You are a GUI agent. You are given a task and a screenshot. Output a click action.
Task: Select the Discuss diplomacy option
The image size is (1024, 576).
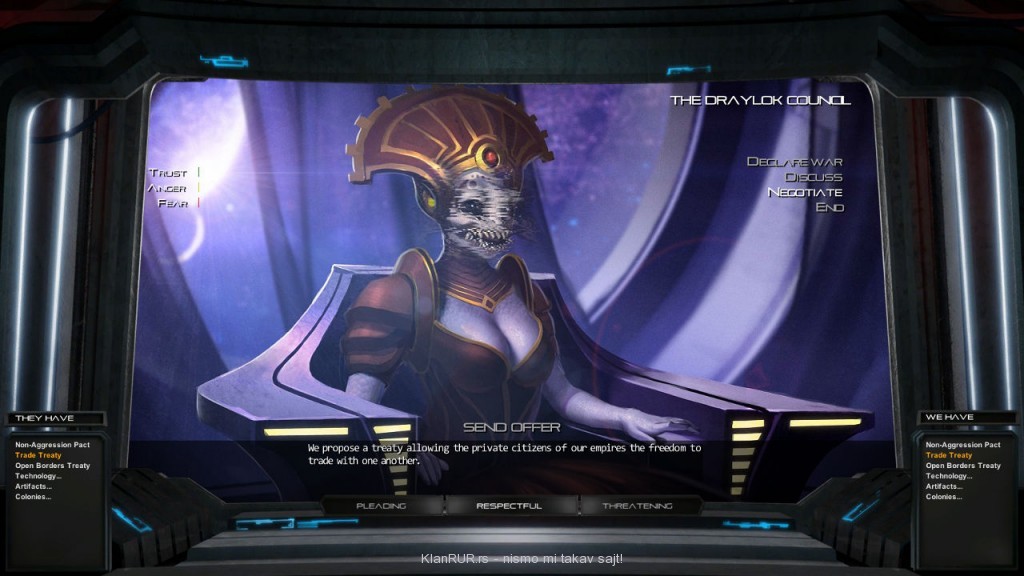[x=813, y=177]
